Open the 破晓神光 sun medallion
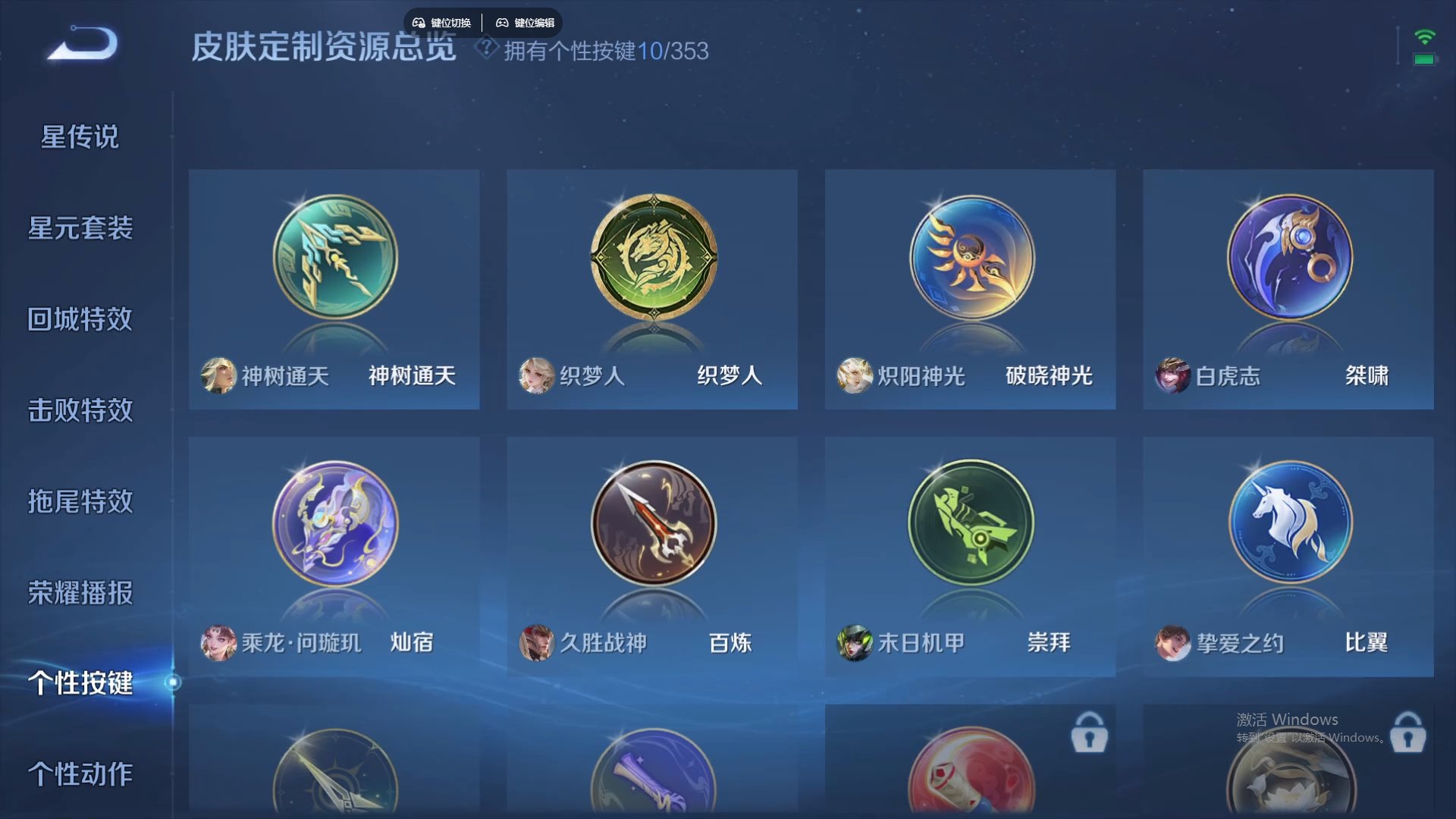1456x819 pixels. [x=971, y=258]
